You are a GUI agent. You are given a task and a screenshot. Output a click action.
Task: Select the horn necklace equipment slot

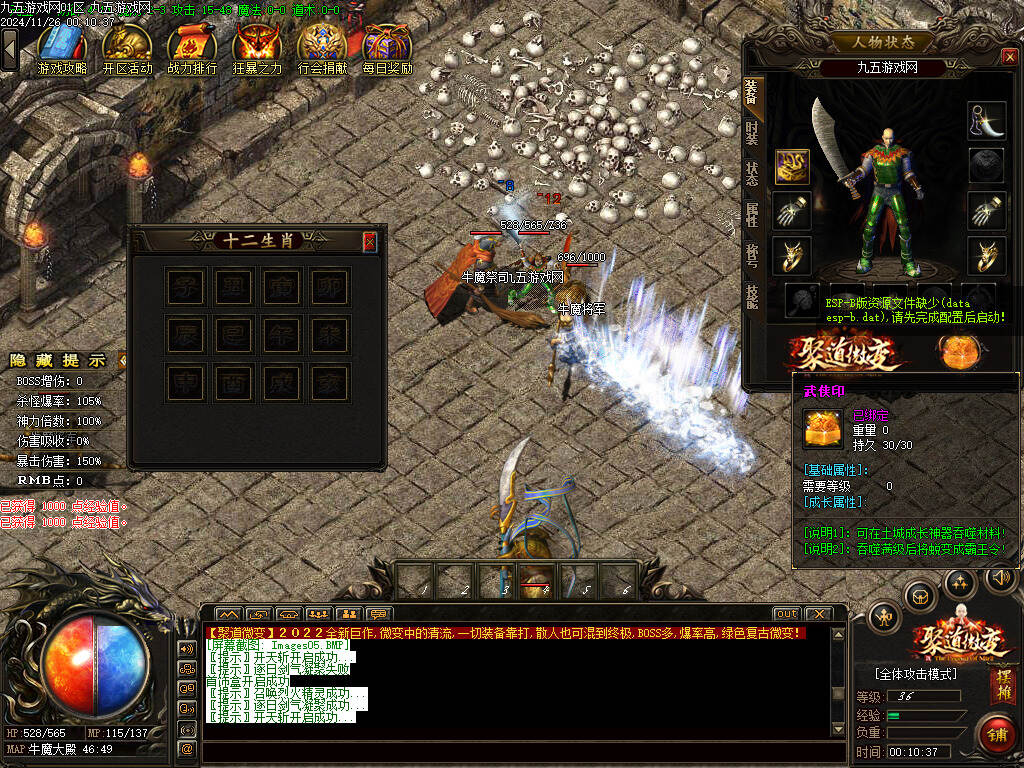point(986,120)
